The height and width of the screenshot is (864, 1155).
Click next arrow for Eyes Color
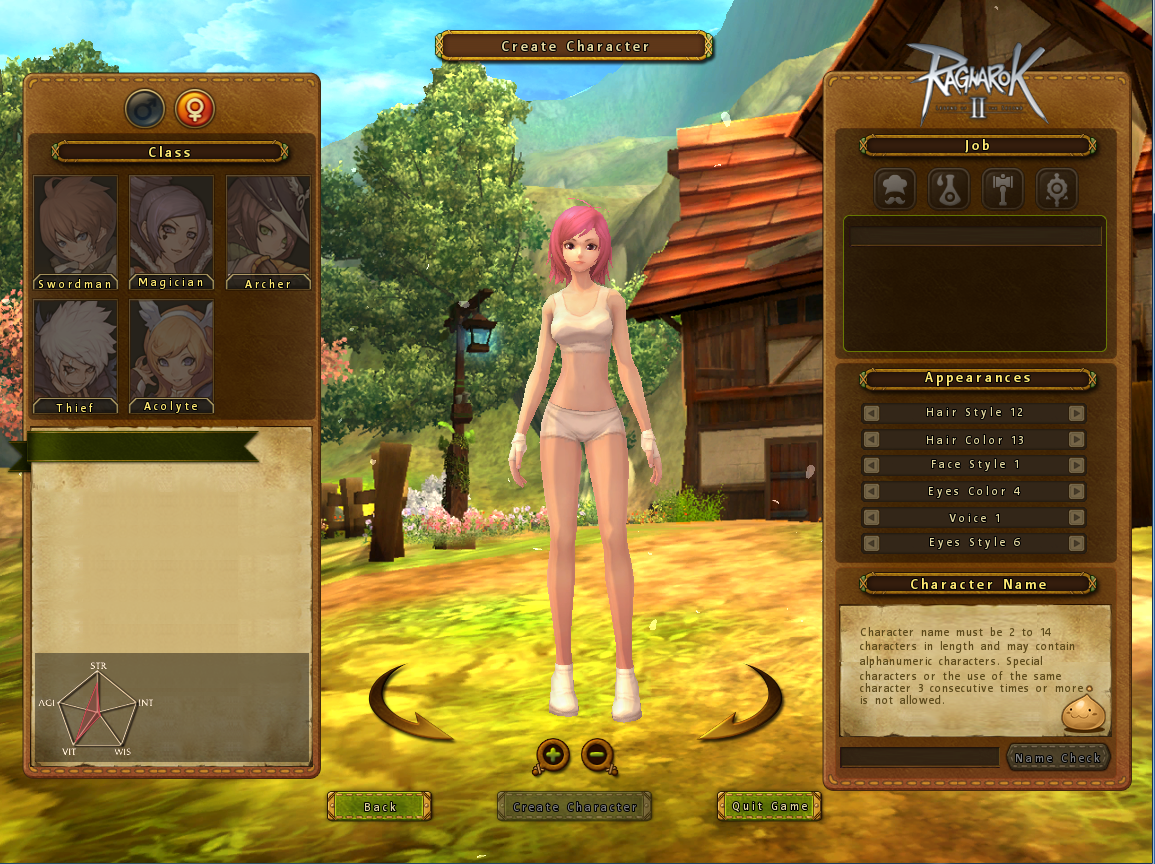1076,491
